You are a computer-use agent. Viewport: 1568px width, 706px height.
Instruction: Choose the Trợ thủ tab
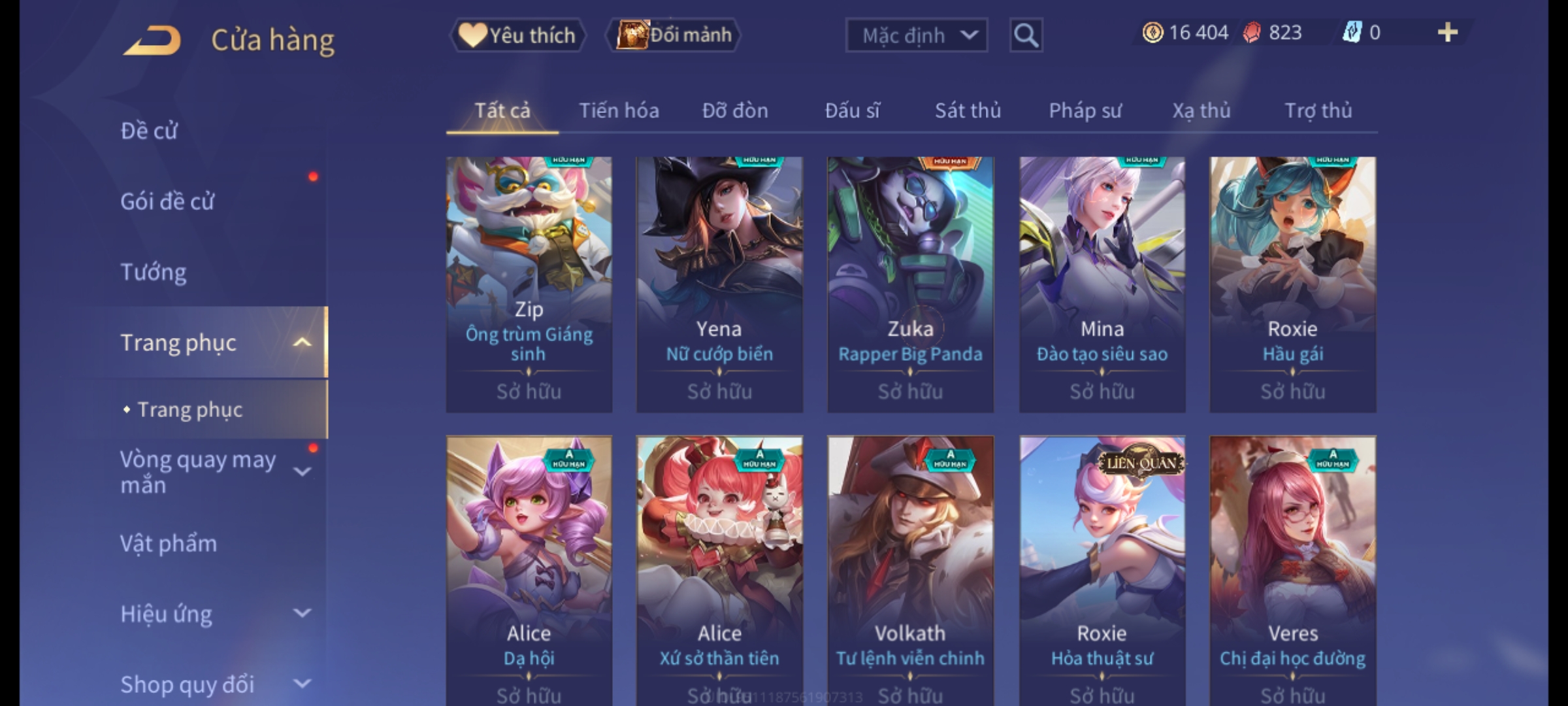click(1318, 110)
